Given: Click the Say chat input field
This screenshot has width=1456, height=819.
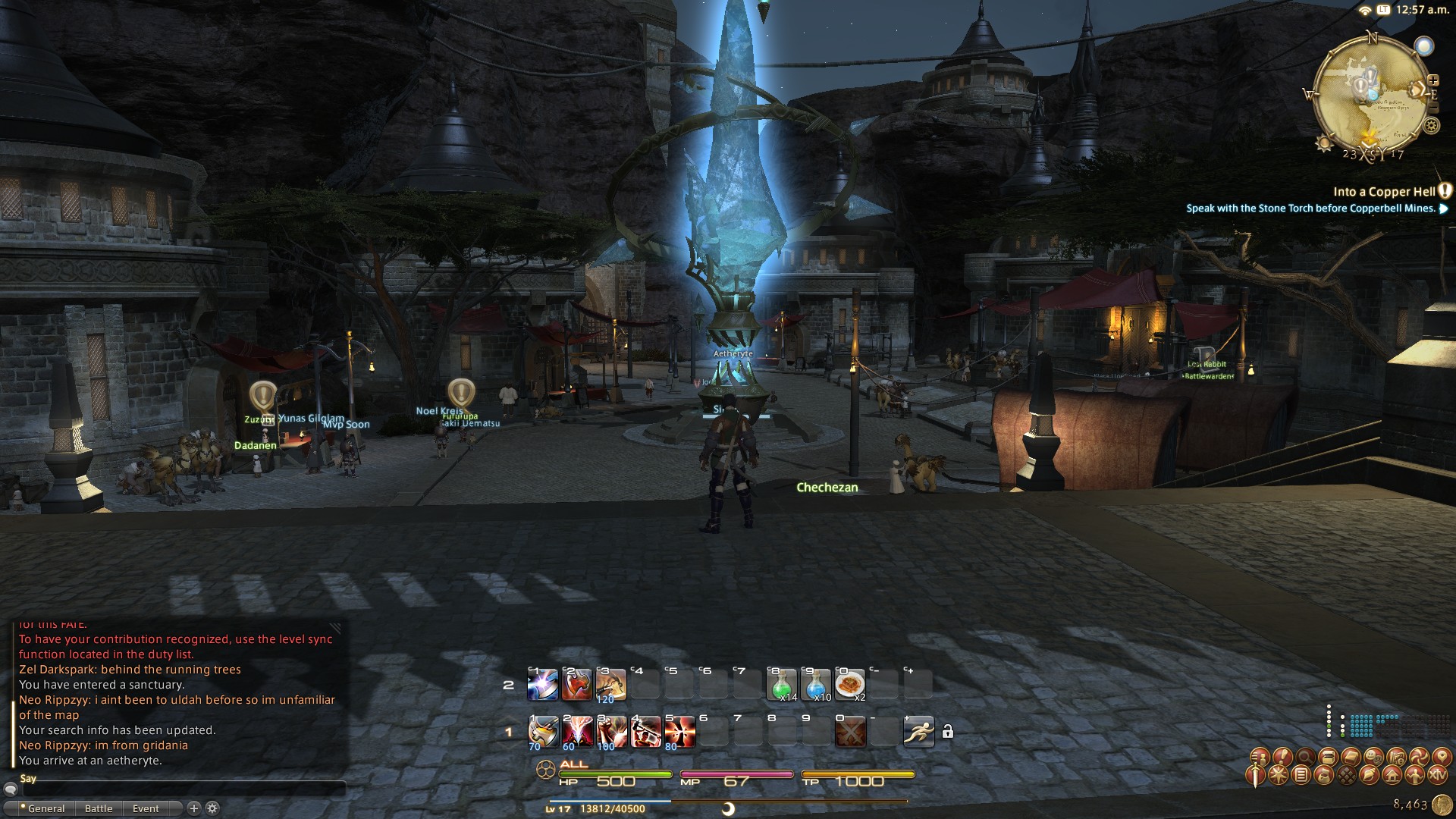Looking at the screenshot, I should coord(182,789).
